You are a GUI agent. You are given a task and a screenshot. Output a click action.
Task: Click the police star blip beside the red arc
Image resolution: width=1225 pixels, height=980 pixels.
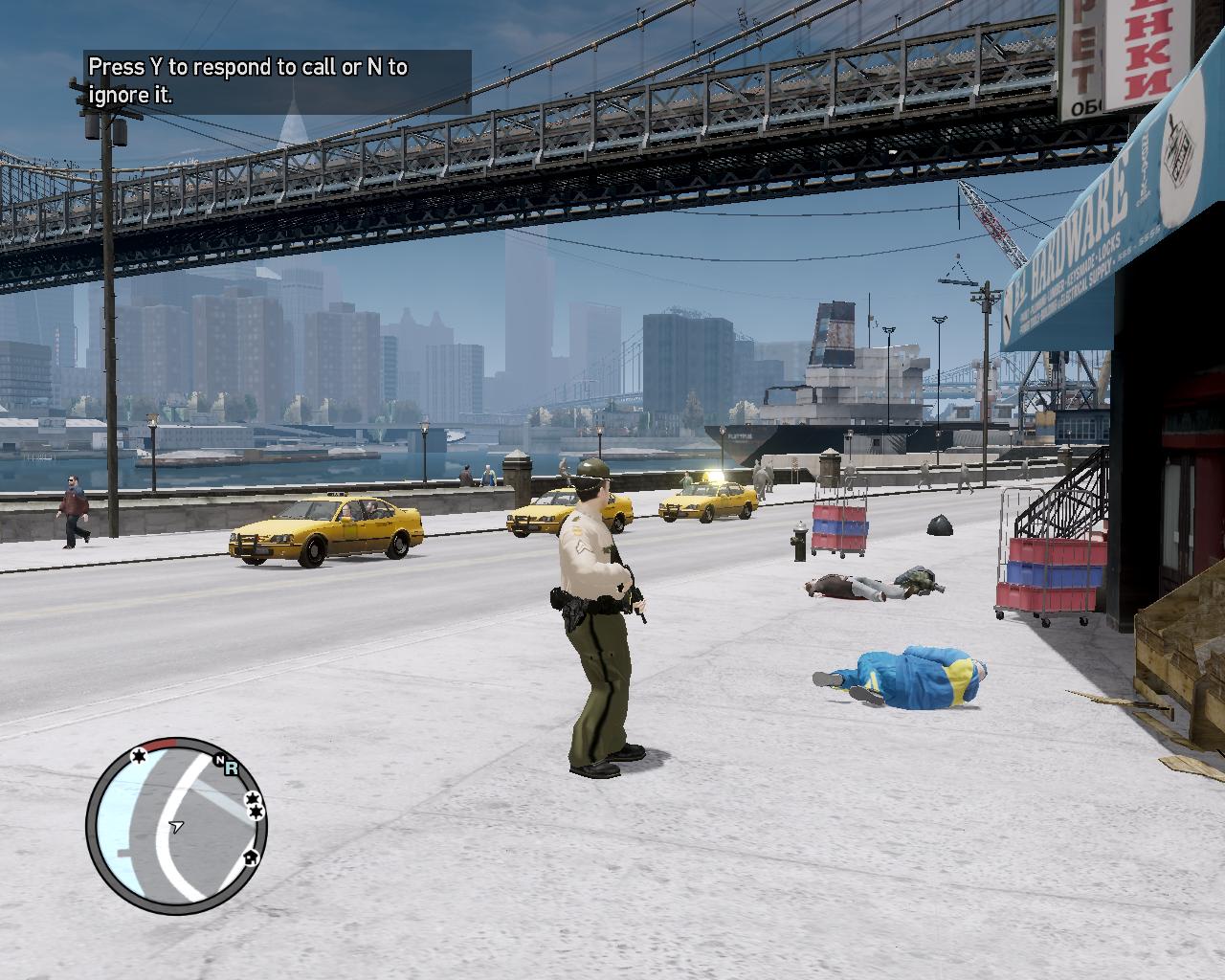click(x=138, y=757)
